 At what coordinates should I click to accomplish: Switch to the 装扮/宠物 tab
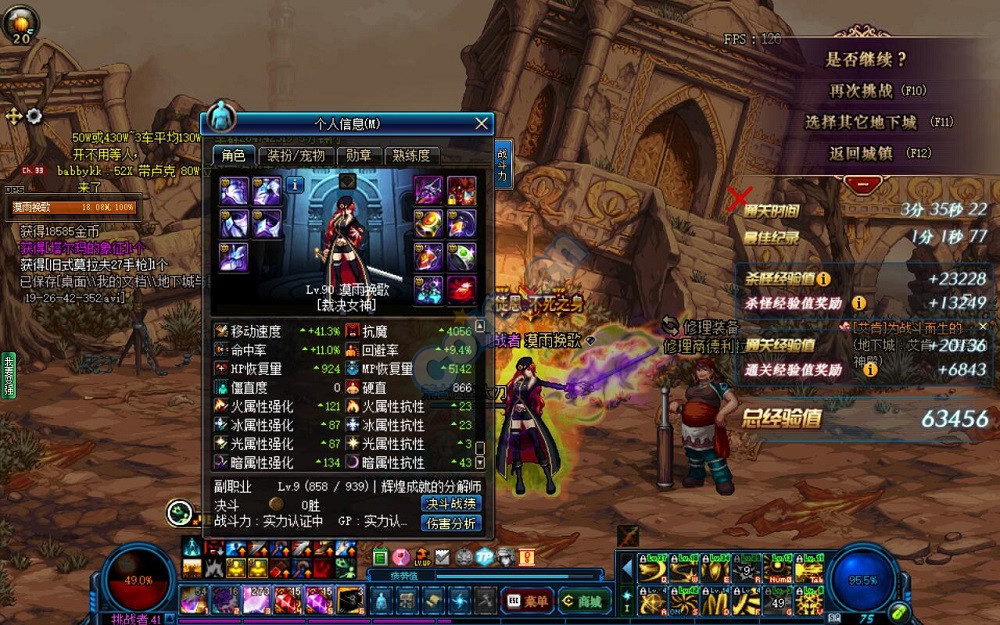[295, 156]
